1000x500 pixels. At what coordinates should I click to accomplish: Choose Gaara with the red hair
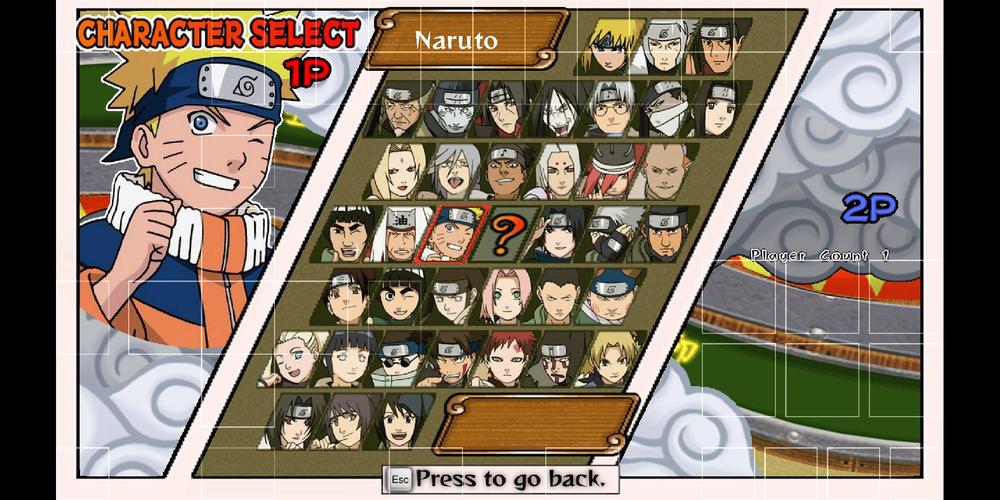coord(505,360)
